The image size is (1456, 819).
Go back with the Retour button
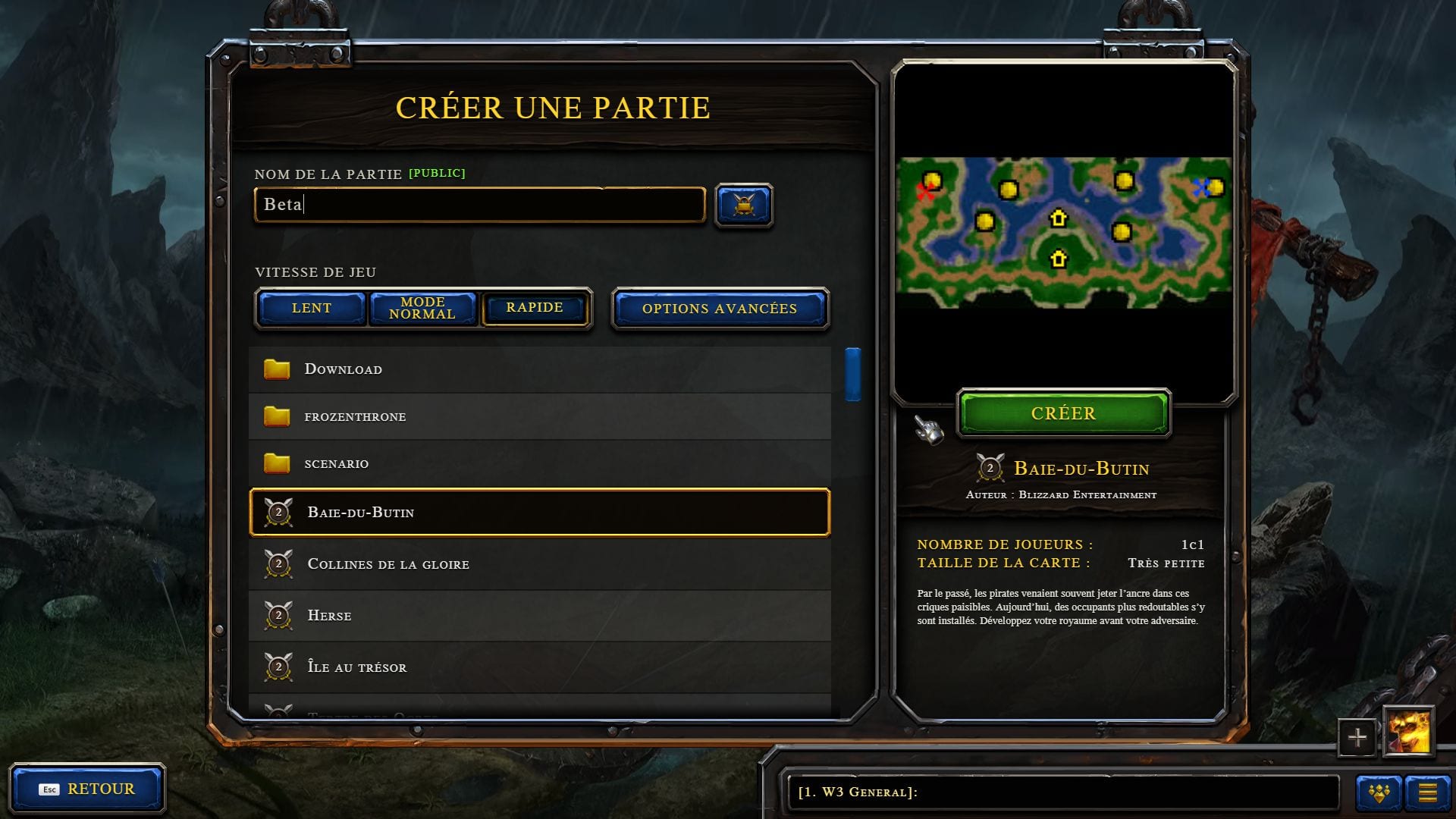click(x=87, y=789)
